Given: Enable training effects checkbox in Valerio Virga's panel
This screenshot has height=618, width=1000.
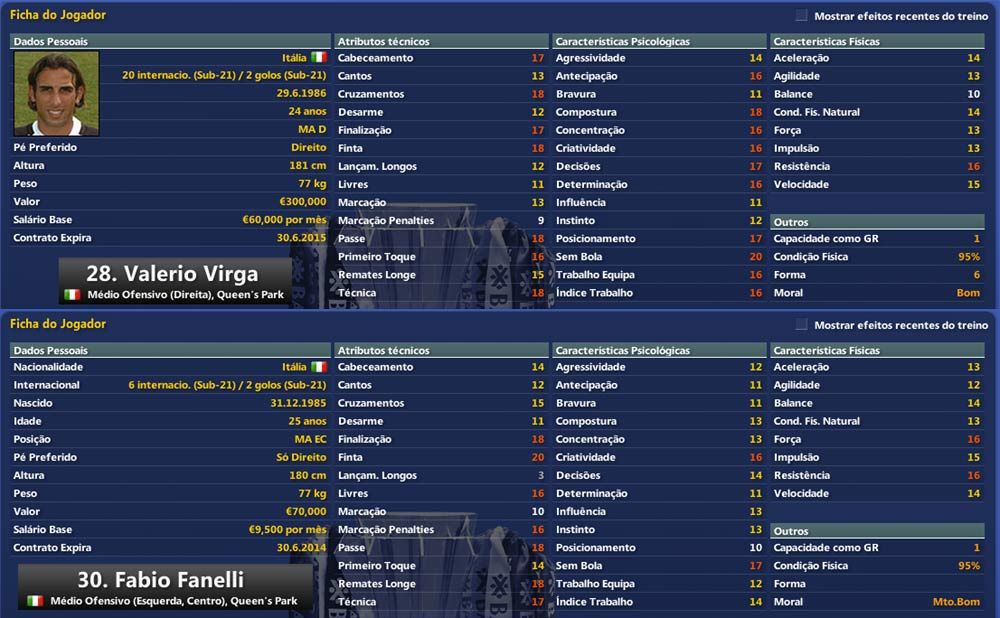Looking at the screenshot, I should 802,16.
